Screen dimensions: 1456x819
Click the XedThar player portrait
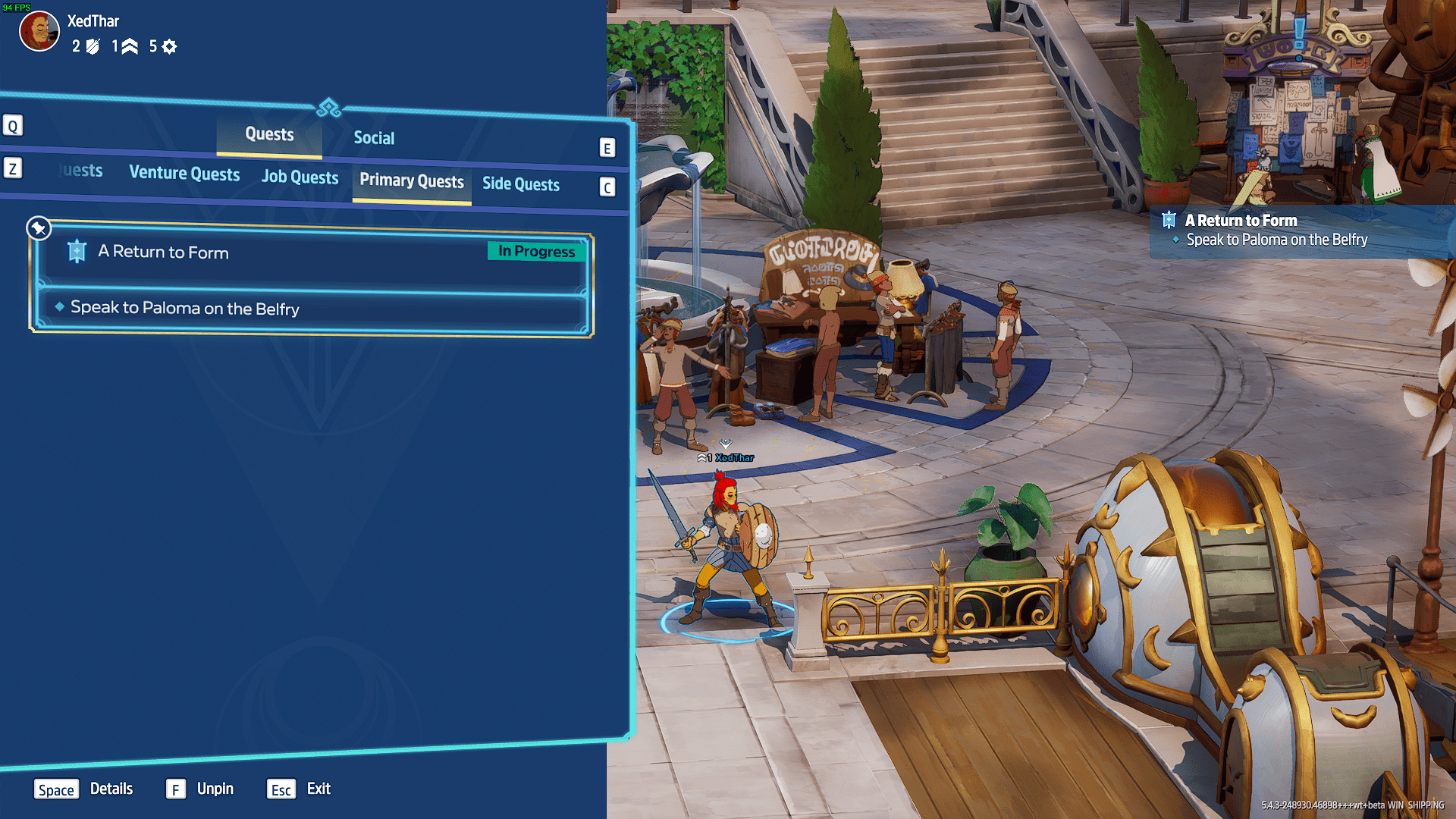click(x=39, y=32)
